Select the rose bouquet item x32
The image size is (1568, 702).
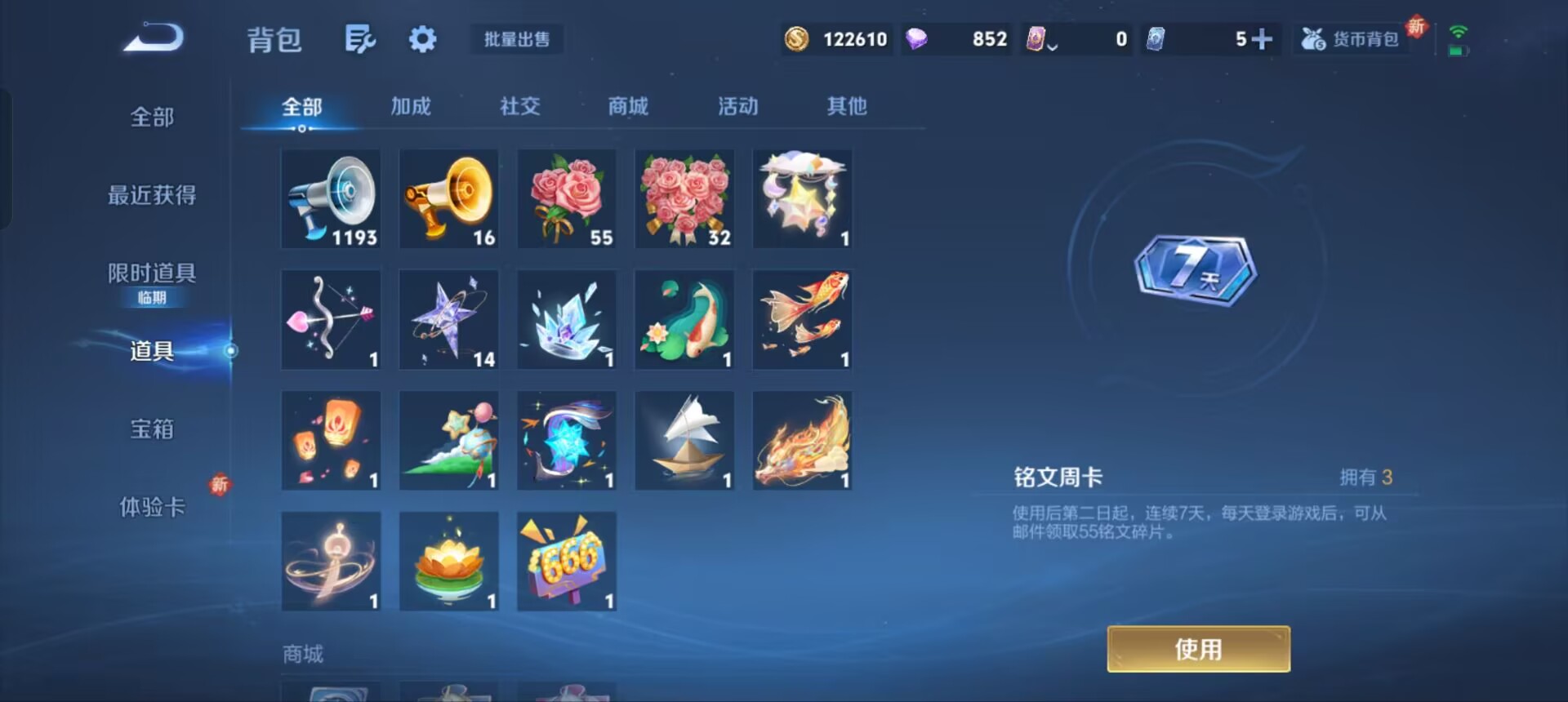coord(684,198)
